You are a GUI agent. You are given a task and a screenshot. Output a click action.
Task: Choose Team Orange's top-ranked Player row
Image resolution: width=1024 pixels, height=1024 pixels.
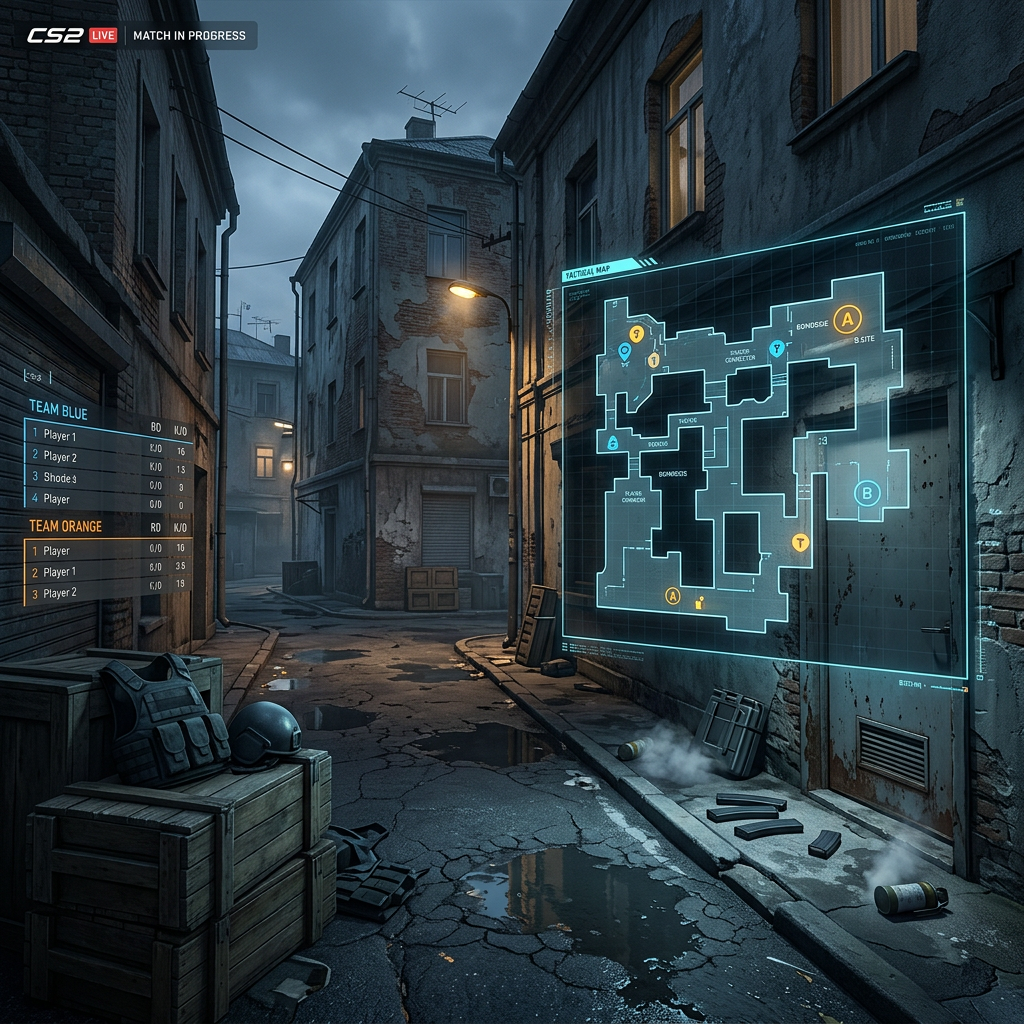pos(57,551)
